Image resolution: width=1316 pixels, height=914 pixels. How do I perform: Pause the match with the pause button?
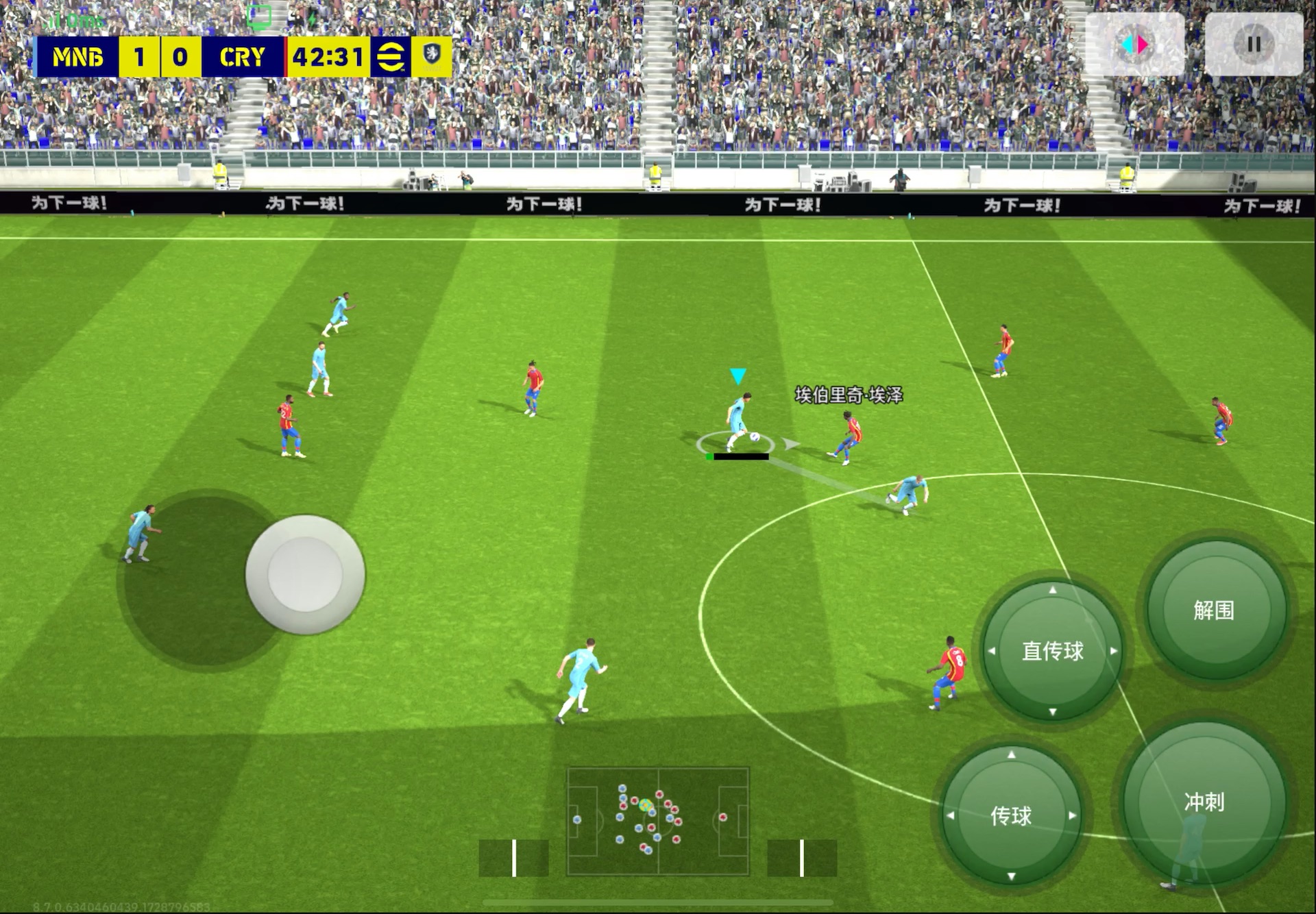(1254, 45)
